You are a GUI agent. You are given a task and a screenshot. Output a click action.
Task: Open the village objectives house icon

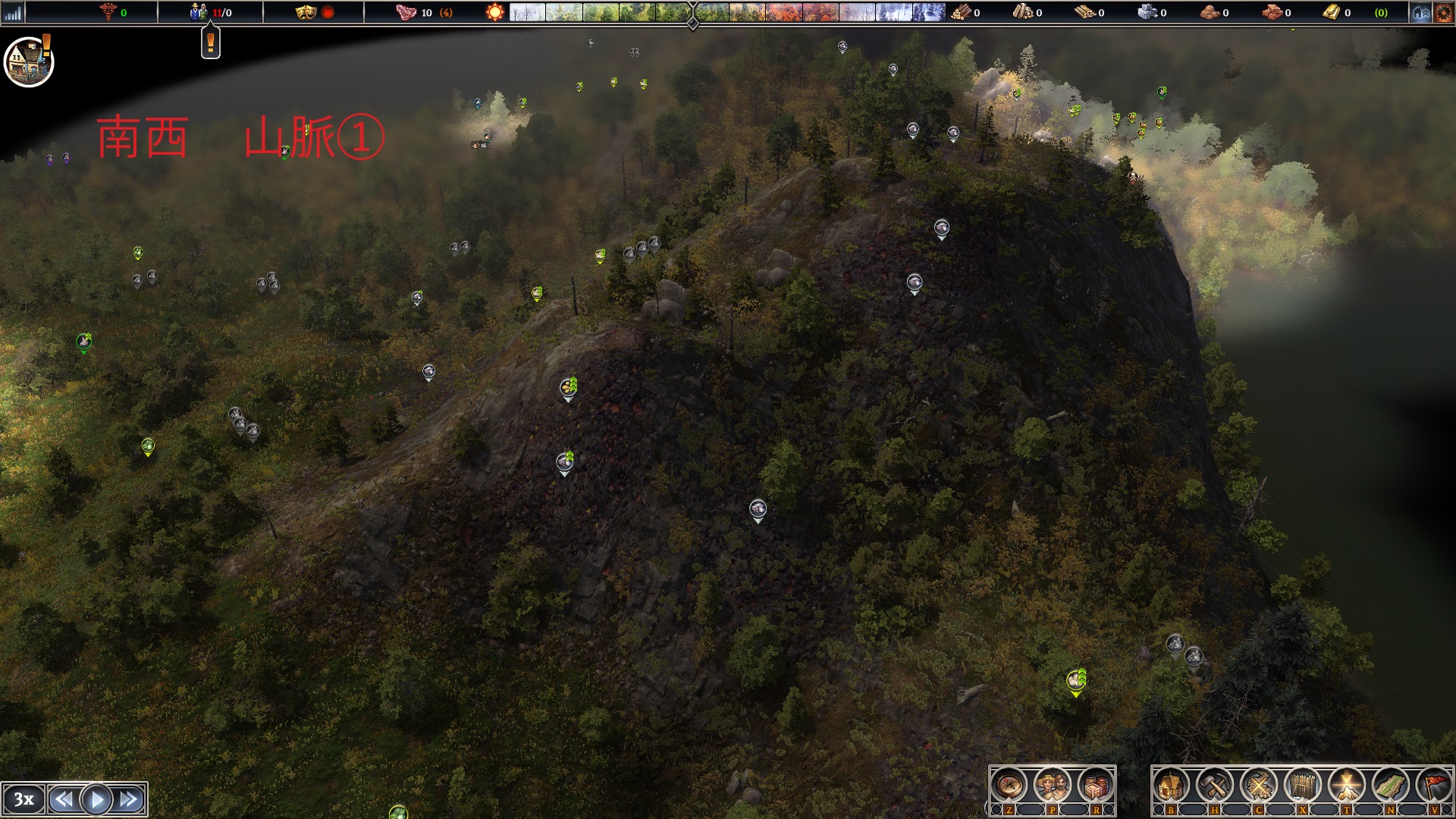click(x=29, y=62)
